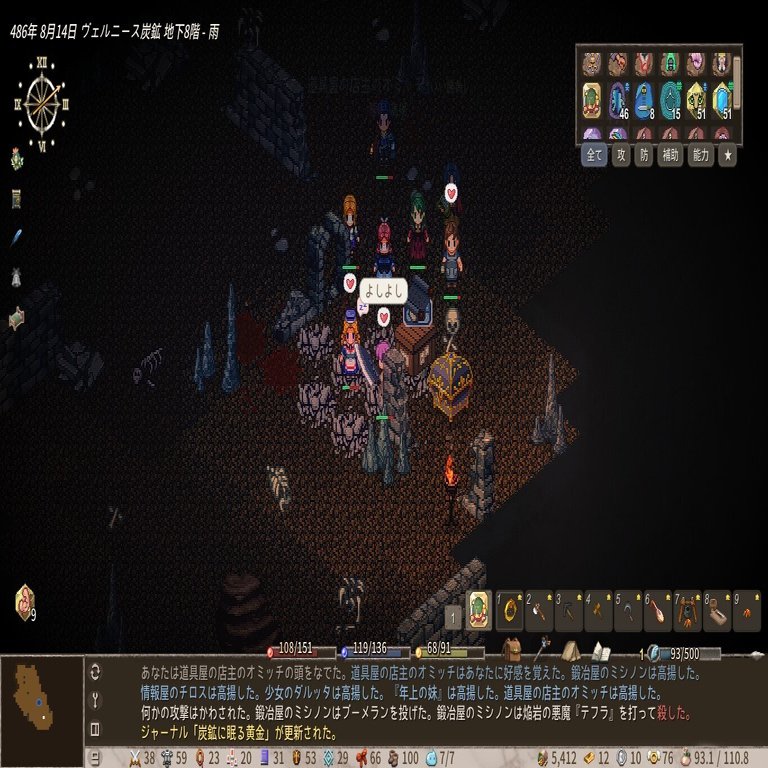Equip the axe in hotbar slot 2
Image resolution: width=768 pixels, height=768 pixels.
pyautogui.click(x=540, y=609)
